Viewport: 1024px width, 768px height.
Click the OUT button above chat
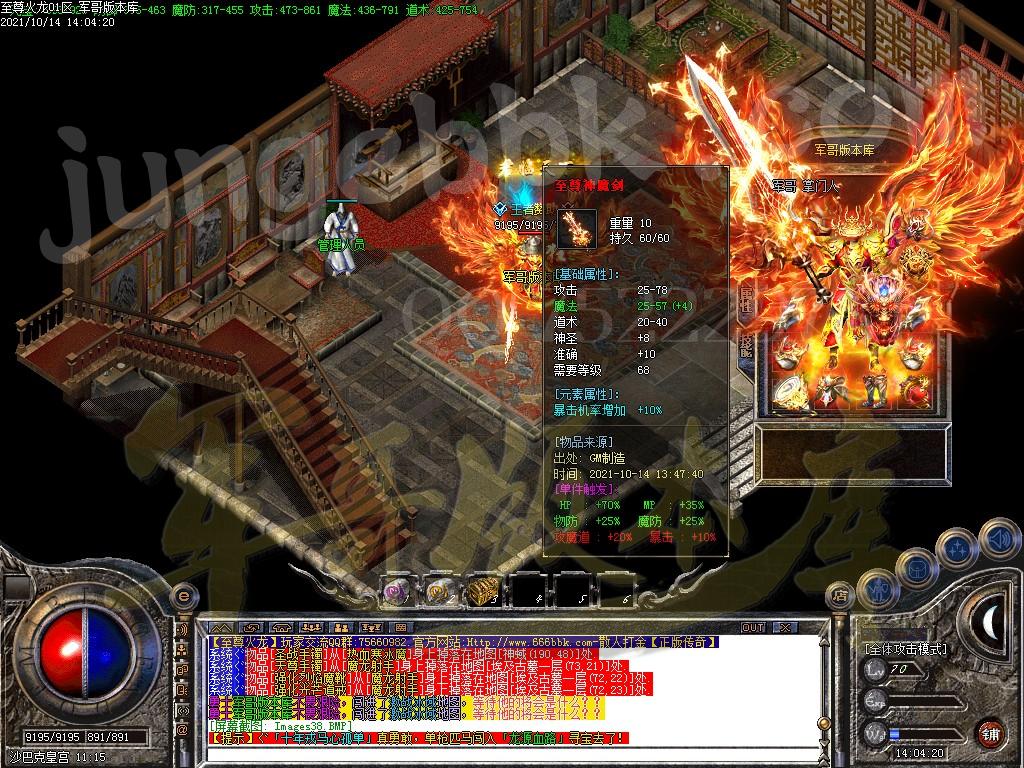click(752, 627)
